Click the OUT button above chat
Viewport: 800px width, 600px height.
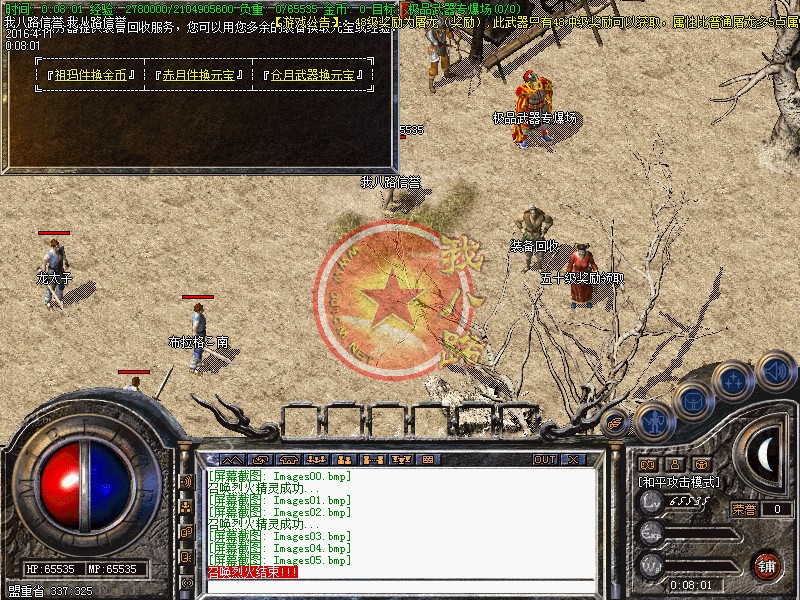(x=545, y=460)
